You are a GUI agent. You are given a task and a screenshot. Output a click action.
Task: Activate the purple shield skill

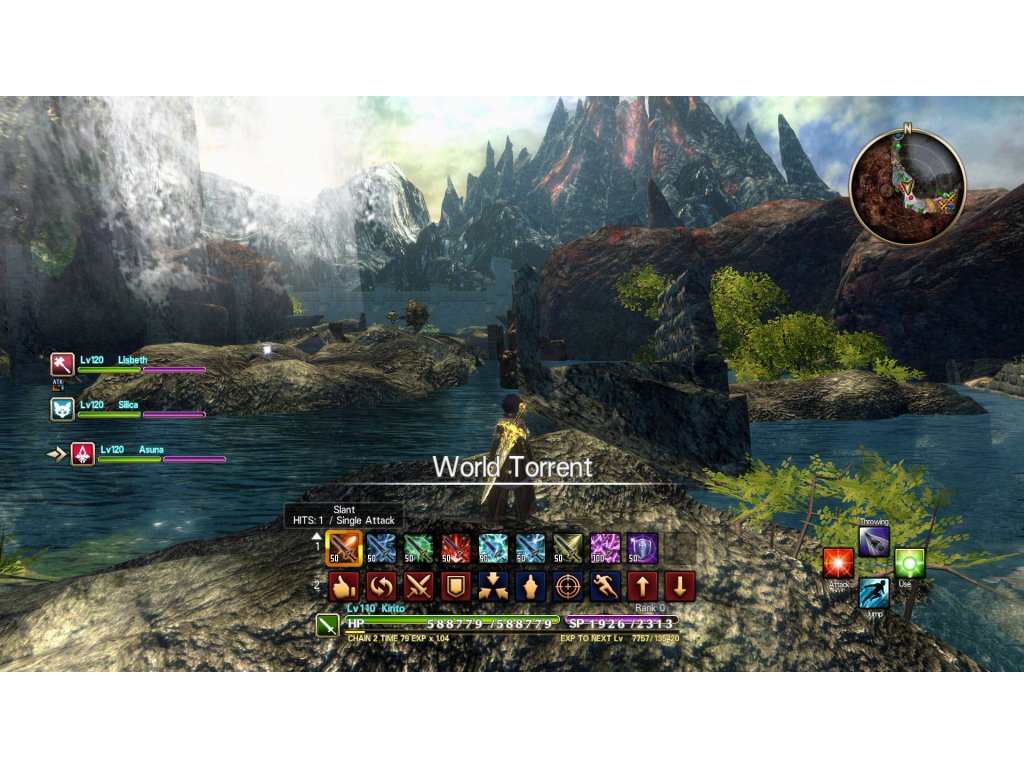pos(642,548)
